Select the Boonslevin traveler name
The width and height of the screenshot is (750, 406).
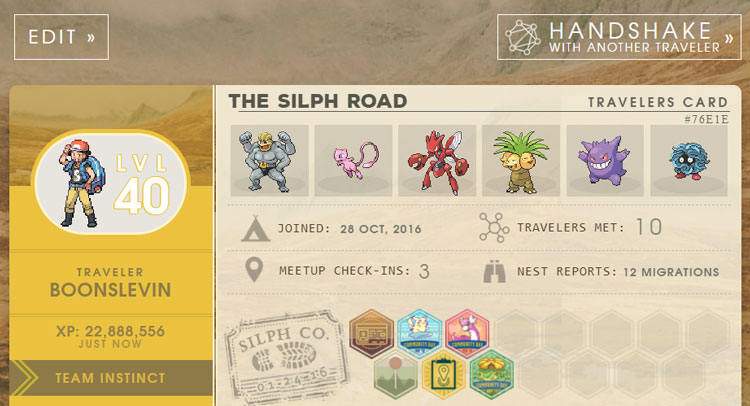(111, 289)
